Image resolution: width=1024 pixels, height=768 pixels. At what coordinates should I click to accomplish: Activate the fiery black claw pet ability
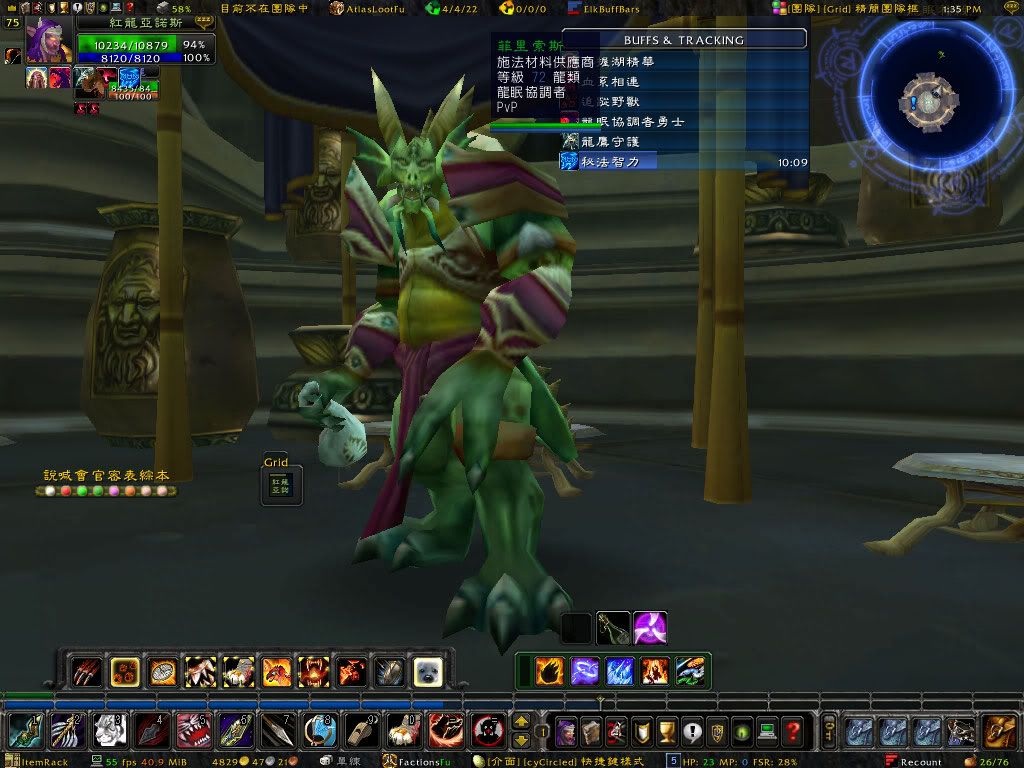click(549, 671)
